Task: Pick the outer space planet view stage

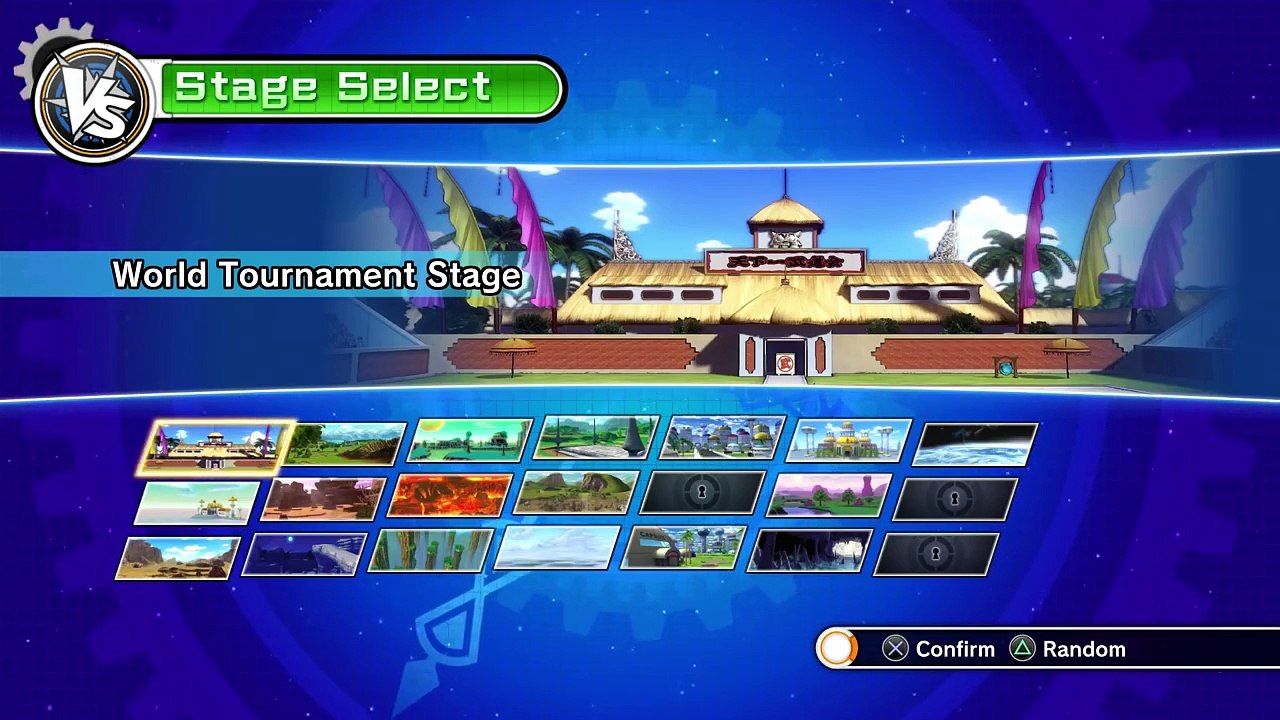Action: point(975,444)
